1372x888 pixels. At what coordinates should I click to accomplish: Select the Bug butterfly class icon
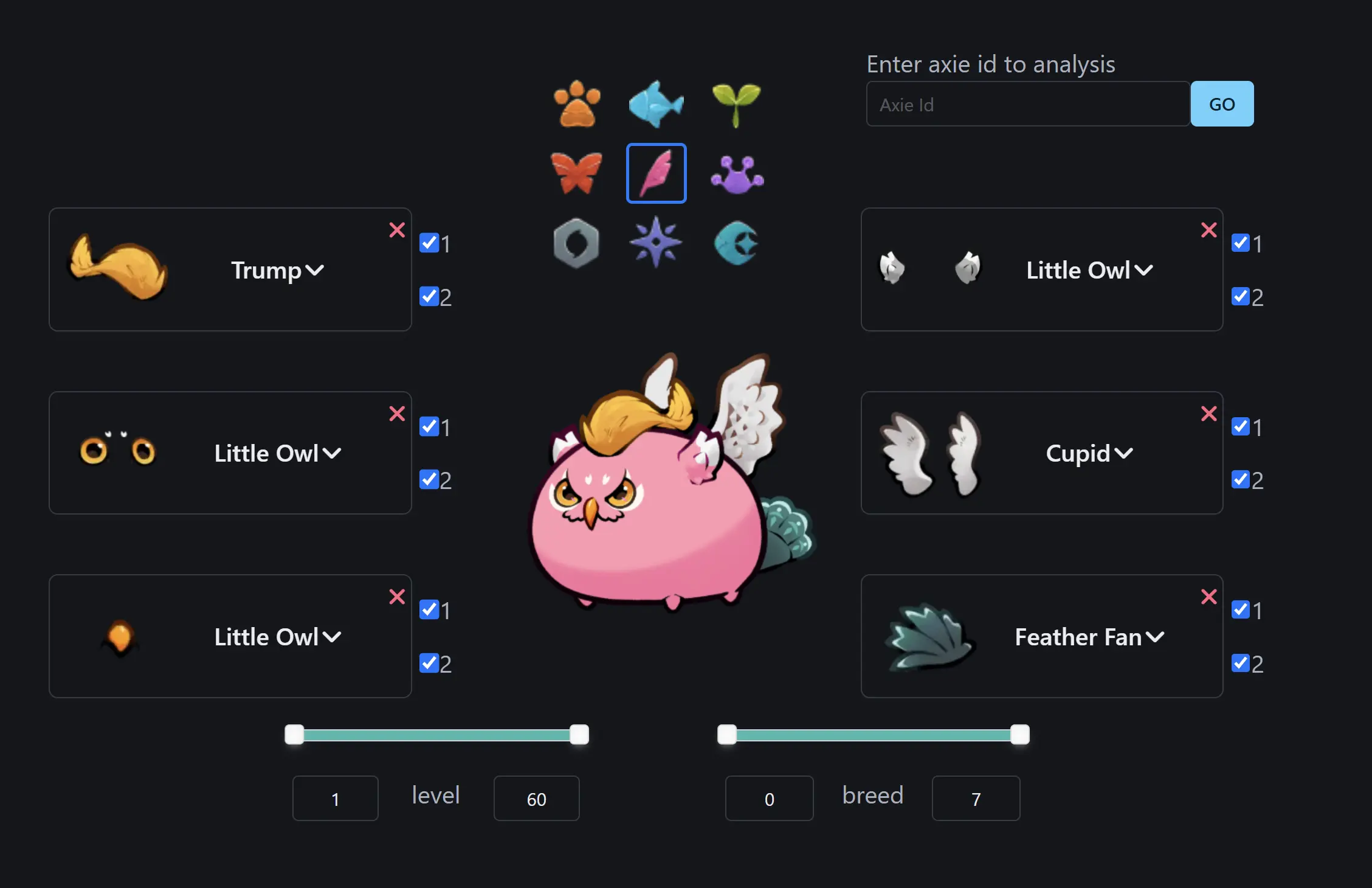tap(576, 173)
